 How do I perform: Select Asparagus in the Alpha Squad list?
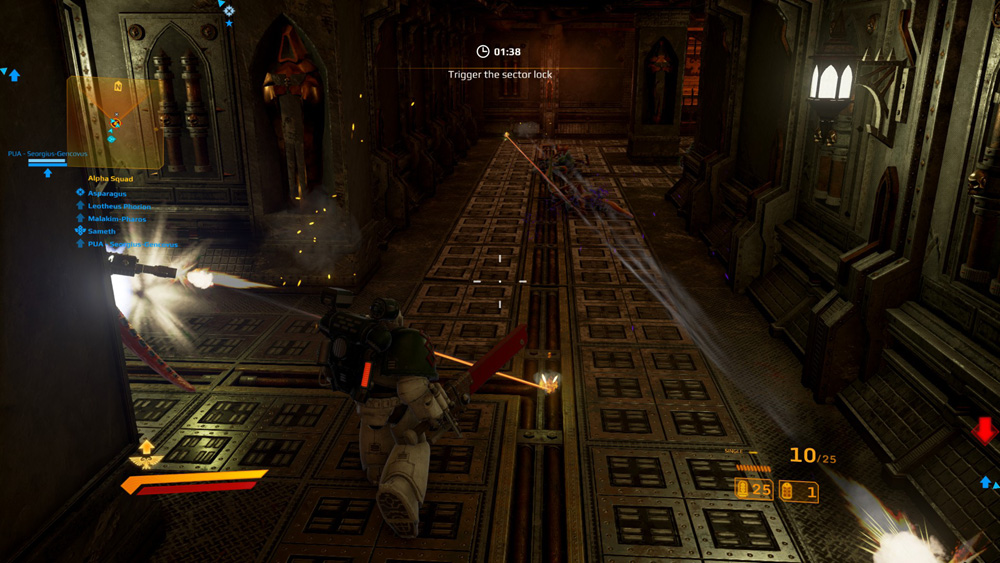tap(107, 193)
